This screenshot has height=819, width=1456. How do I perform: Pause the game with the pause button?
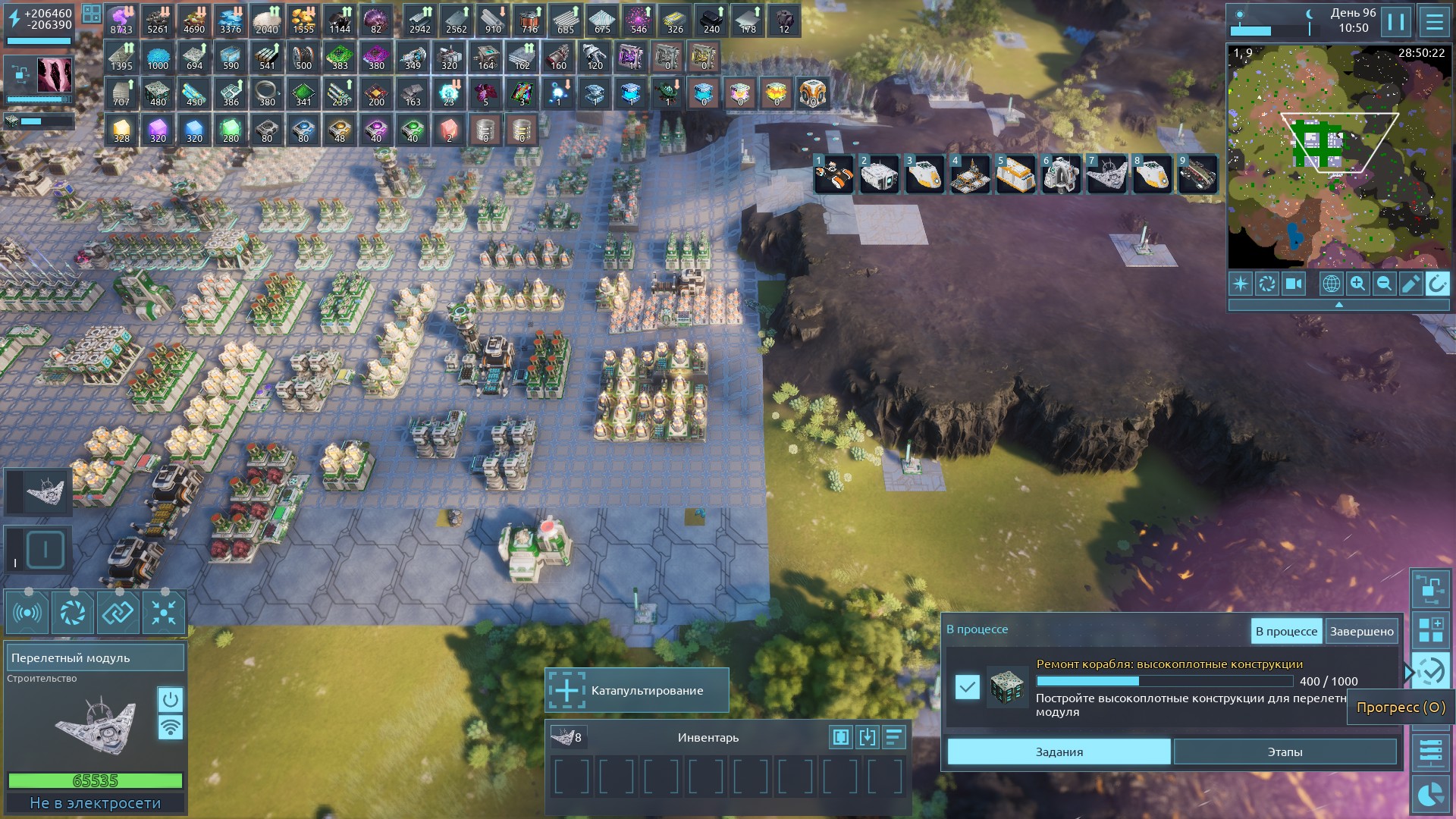pos(1396,22)
